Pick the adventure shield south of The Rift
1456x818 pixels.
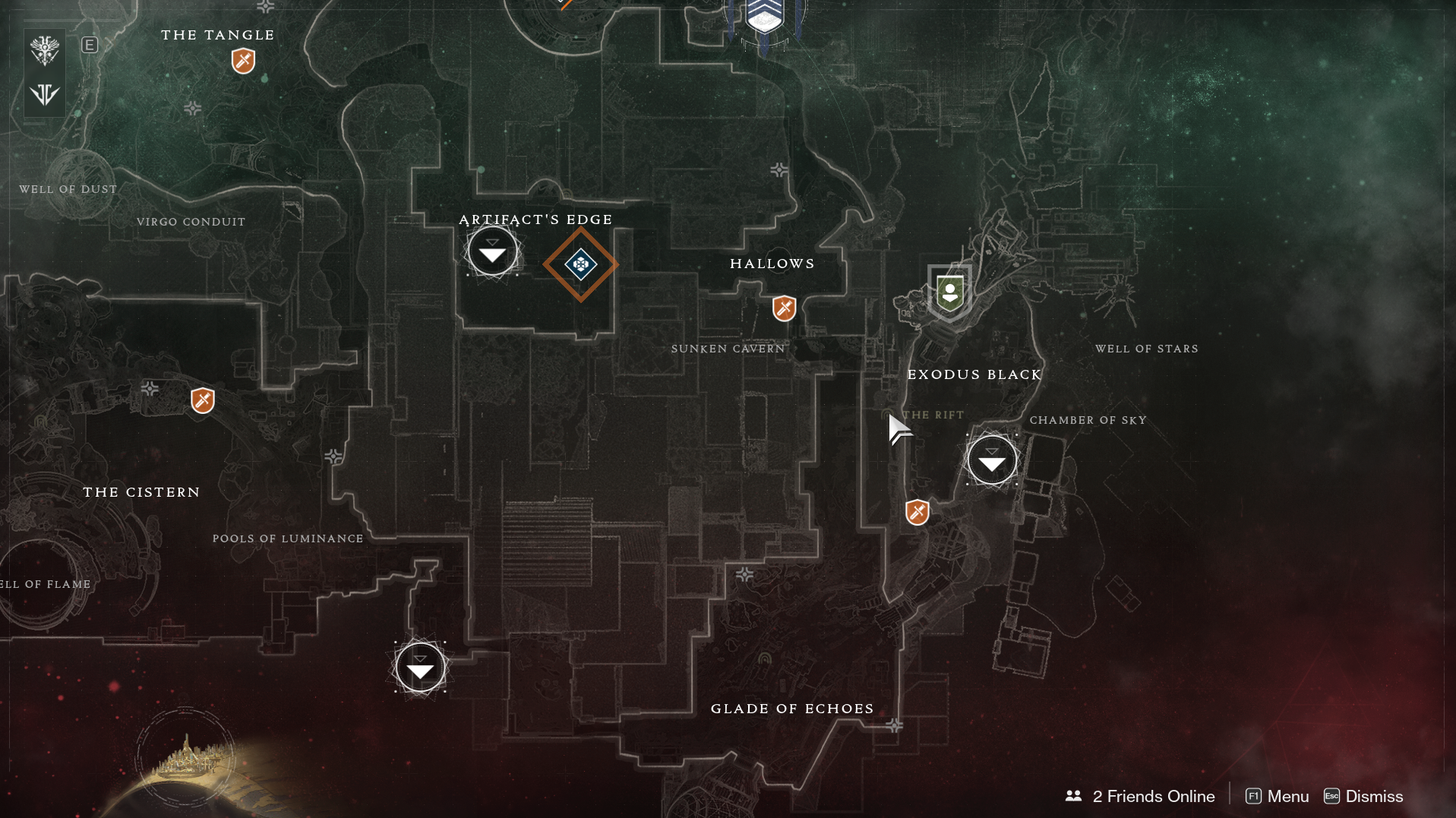click(x=917, y=512)
